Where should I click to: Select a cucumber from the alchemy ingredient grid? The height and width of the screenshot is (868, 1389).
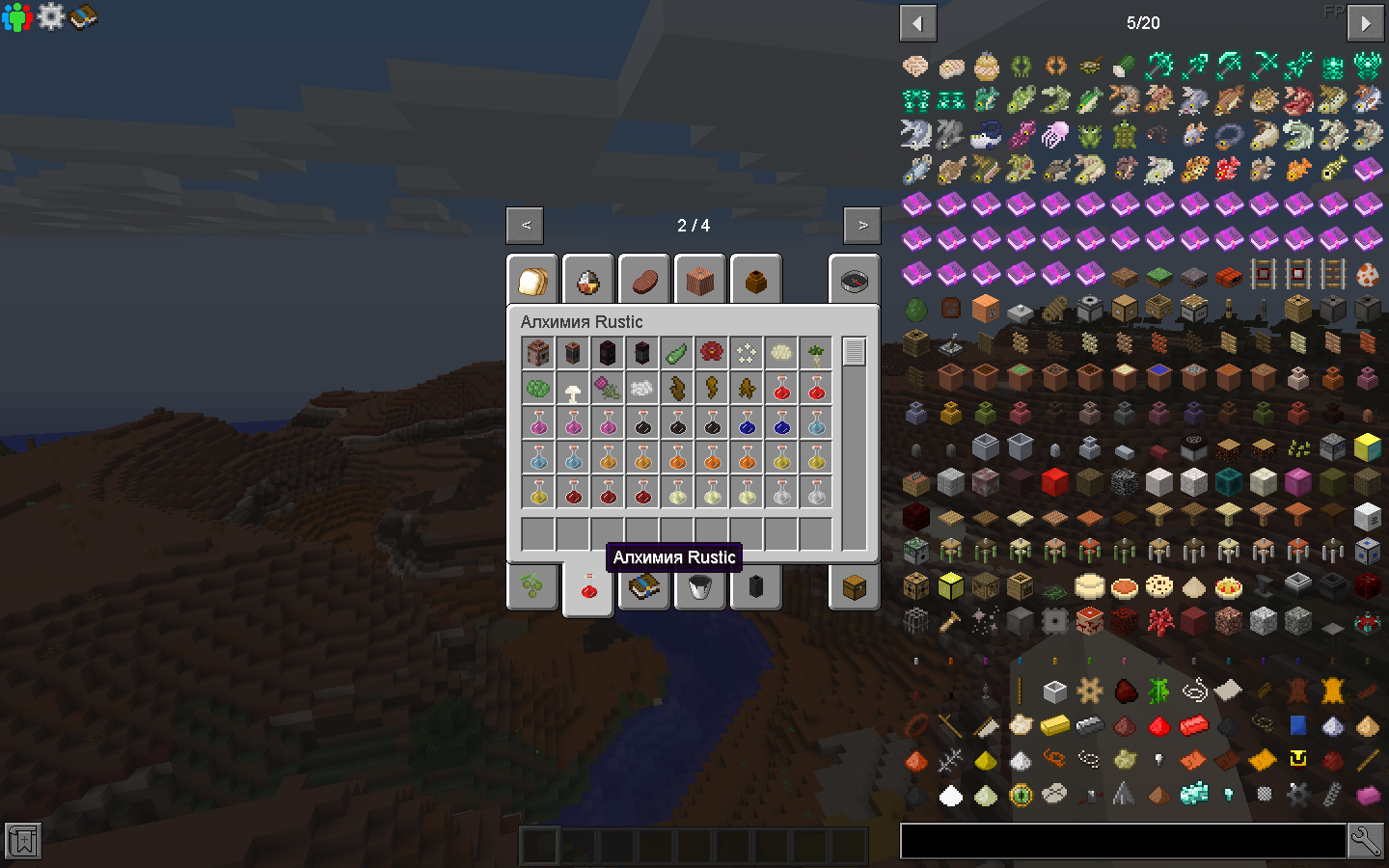[x=677, y=352]
